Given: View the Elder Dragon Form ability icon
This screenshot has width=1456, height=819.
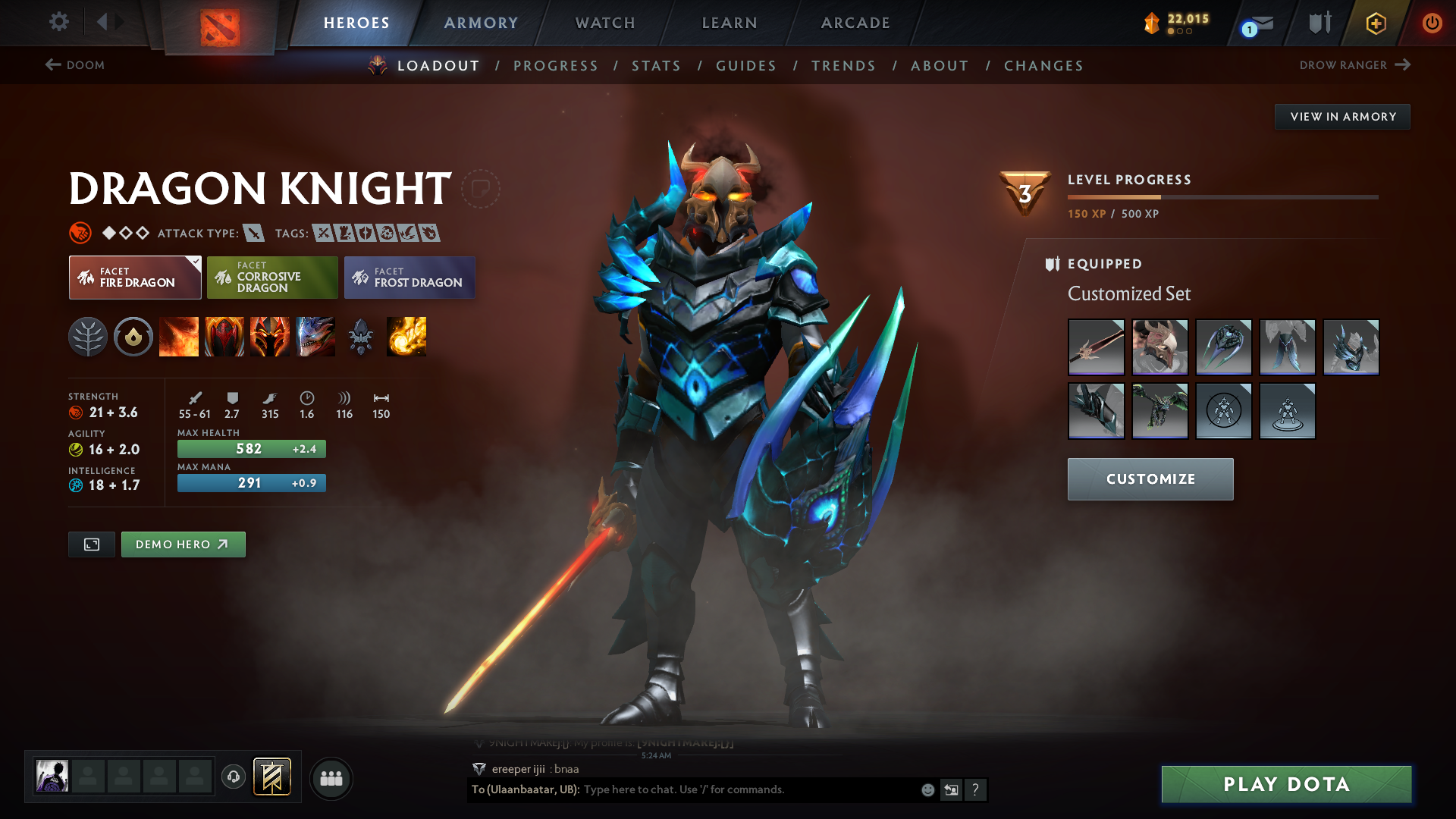Looking at the screenshot, I should click(x=315, y=337).
